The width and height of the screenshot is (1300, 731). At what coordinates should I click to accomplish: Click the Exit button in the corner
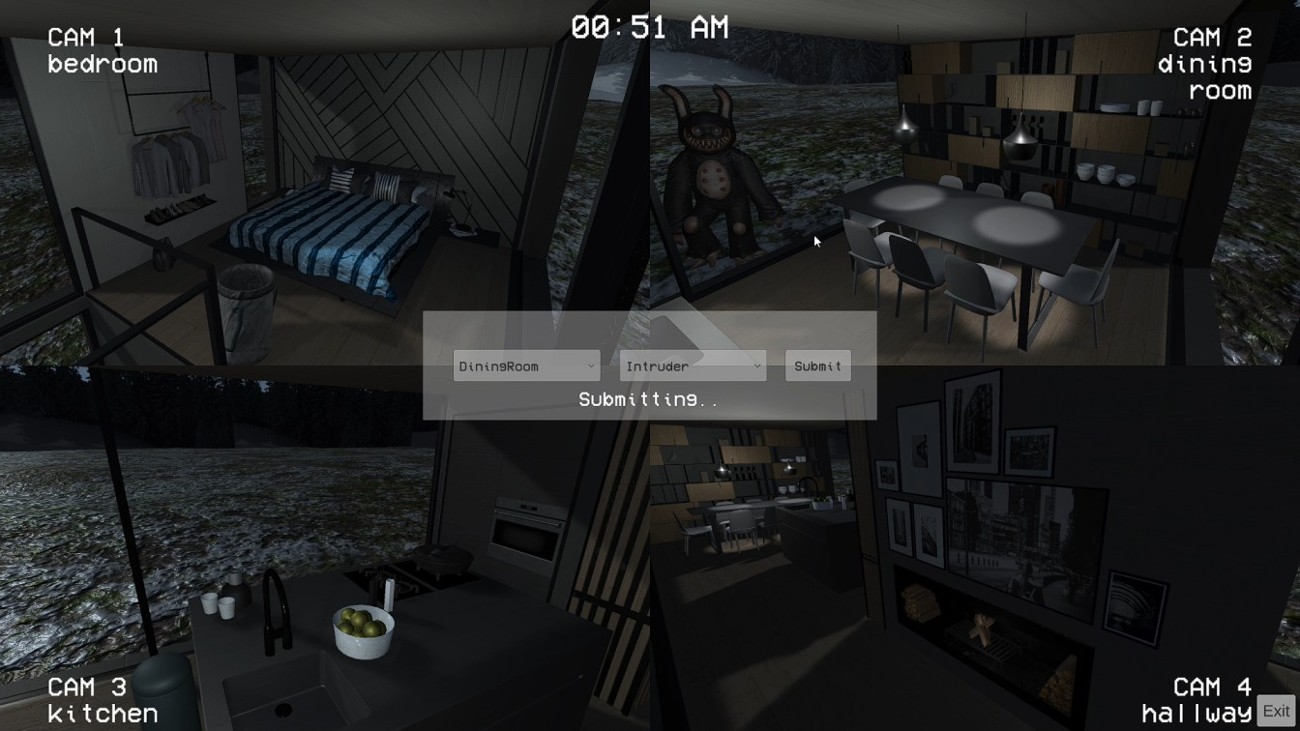point(1274,710)
